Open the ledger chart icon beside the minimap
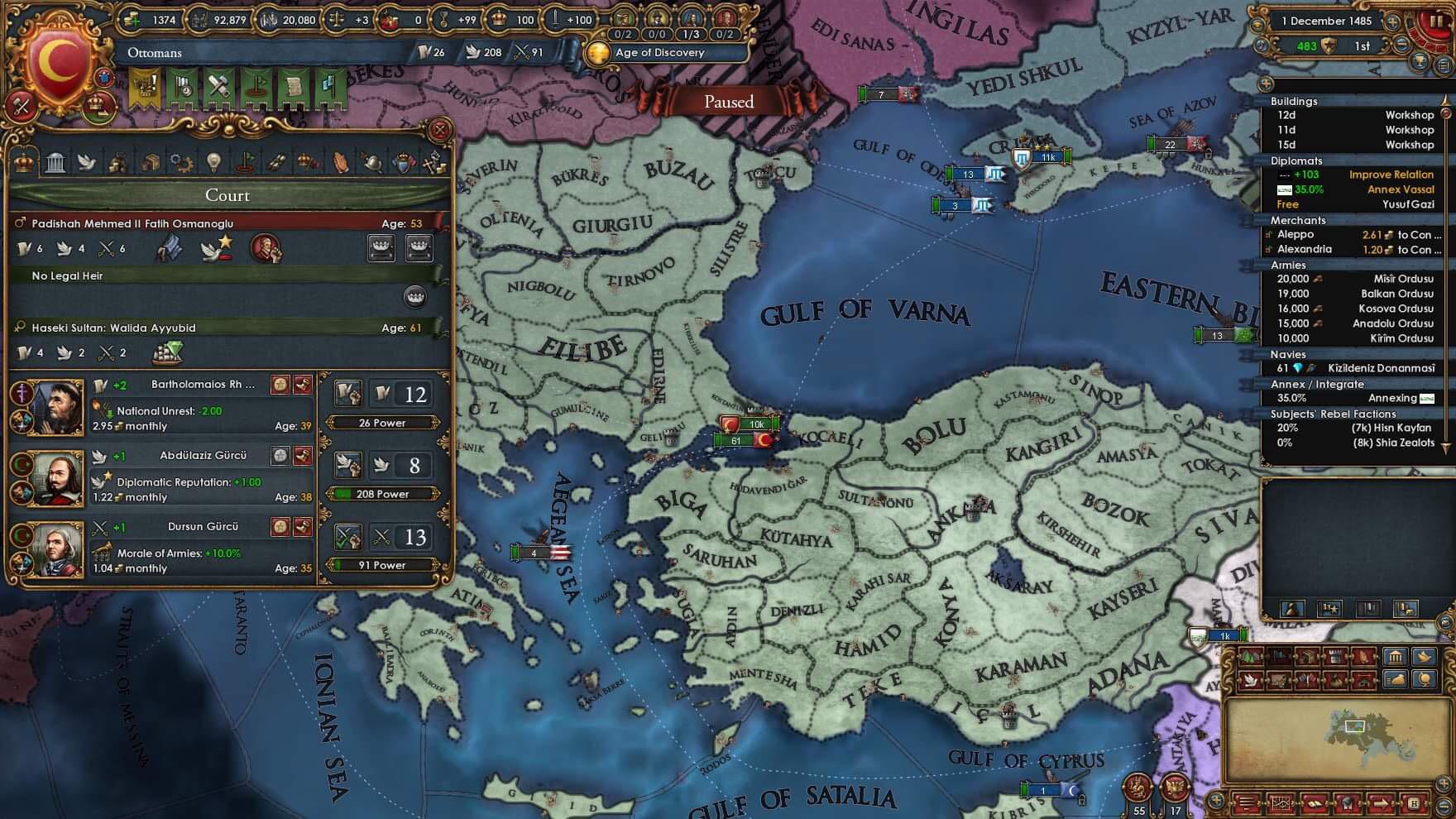This screenshot has width=1456, height=819. point(1281,802)
